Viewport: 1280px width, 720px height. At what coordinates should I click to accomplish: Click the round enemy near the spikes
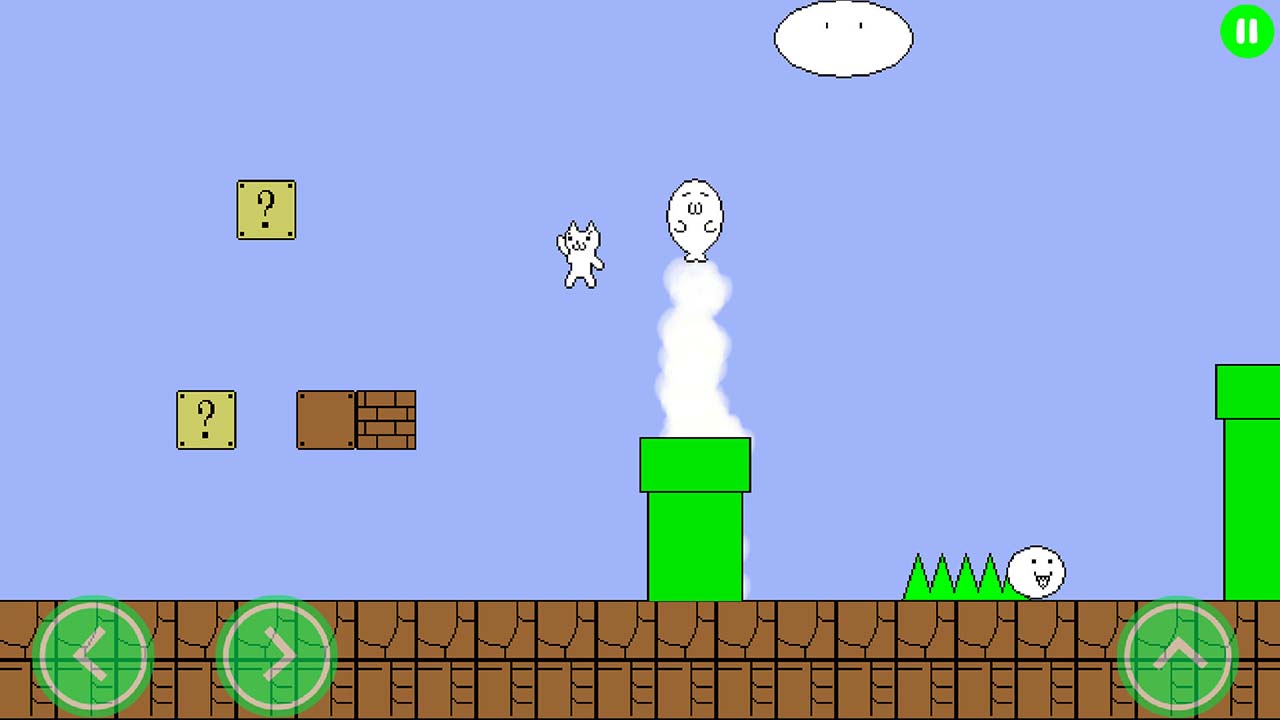(x=1036, y=572)
